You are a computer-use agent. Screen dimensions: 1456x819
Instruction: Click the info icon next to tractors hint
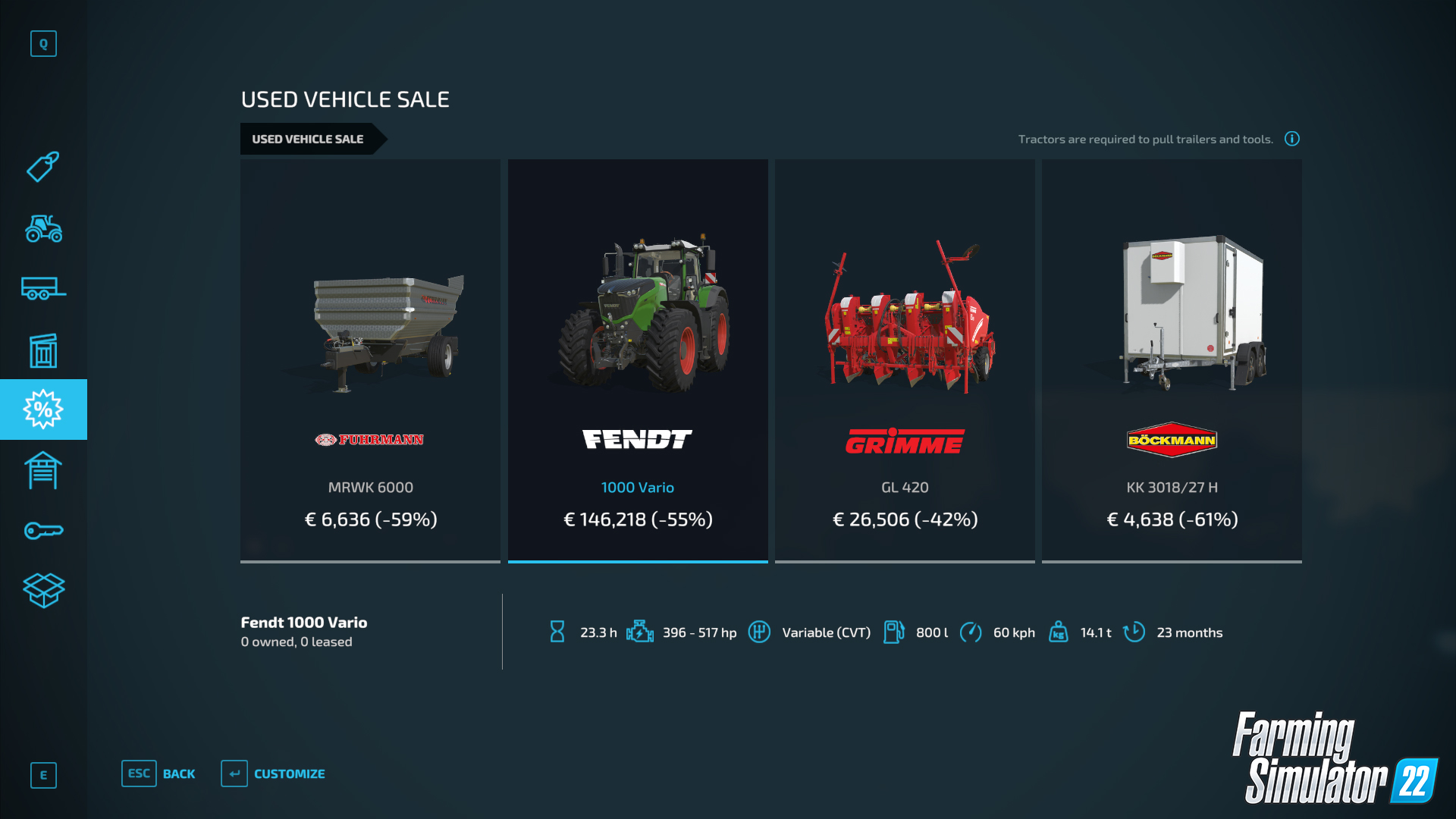point(1291,139)
